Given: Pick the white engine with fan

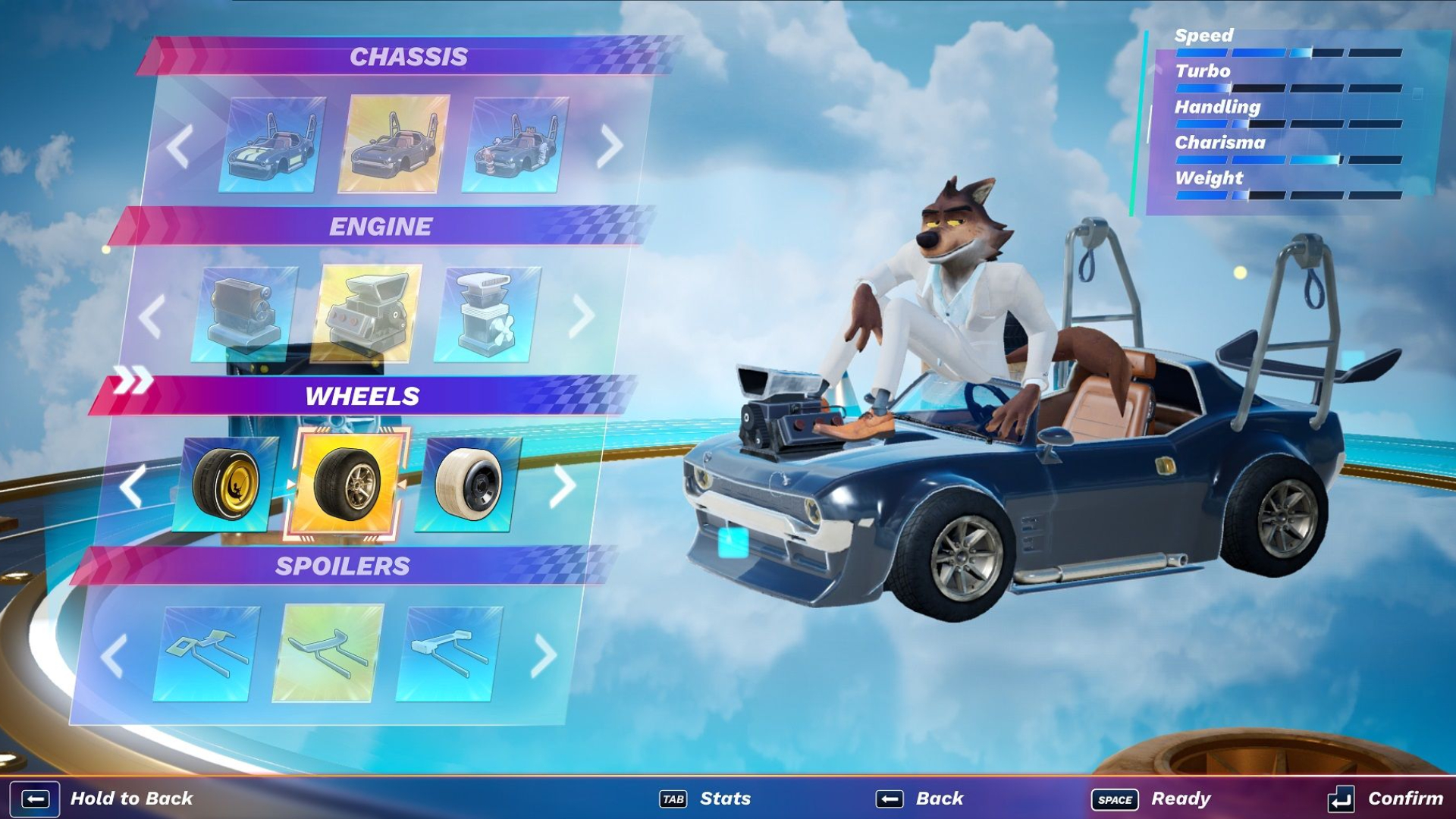Looking at the screenshot, I should point(487,314).
